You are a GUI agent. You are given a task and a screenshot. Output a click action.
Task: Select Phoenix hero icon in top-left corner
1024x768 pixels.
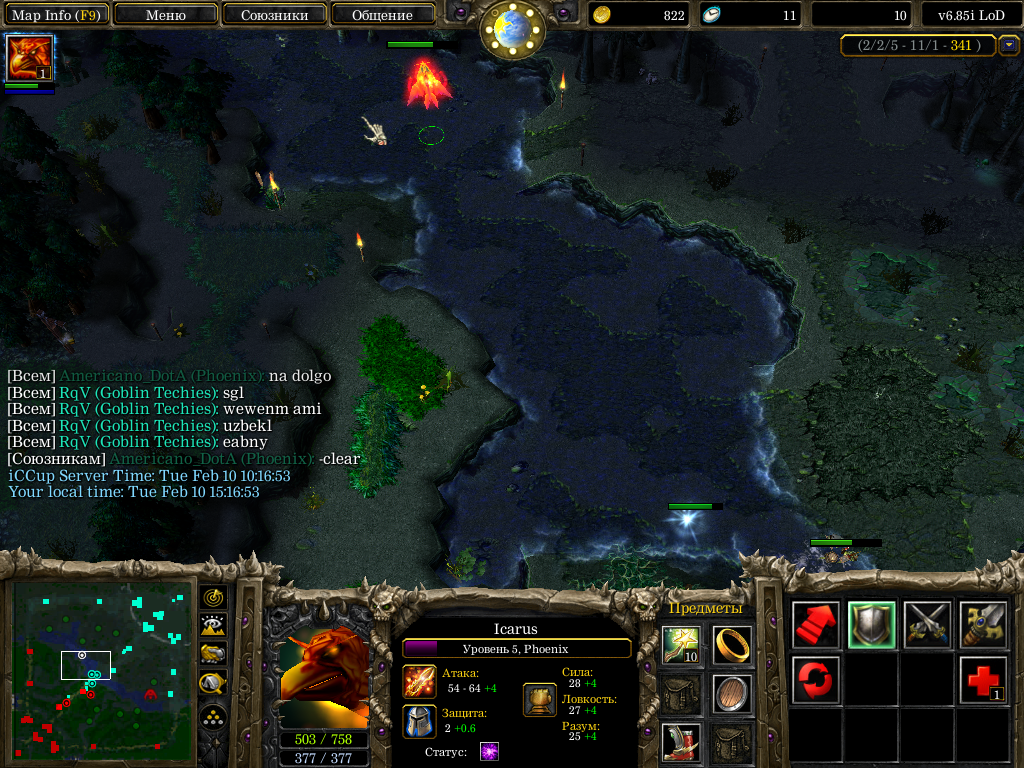(29, 58)
